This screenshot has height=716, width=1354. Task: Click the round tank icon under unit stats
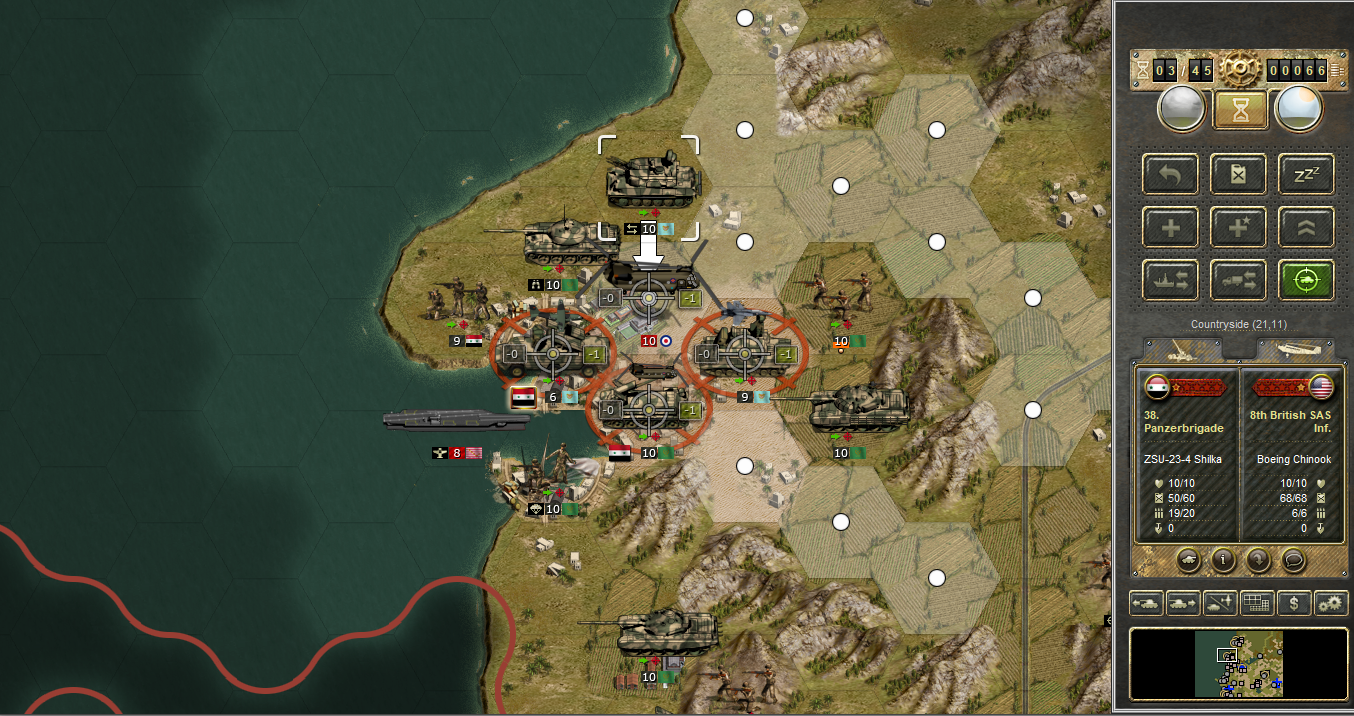[1187, 559]
